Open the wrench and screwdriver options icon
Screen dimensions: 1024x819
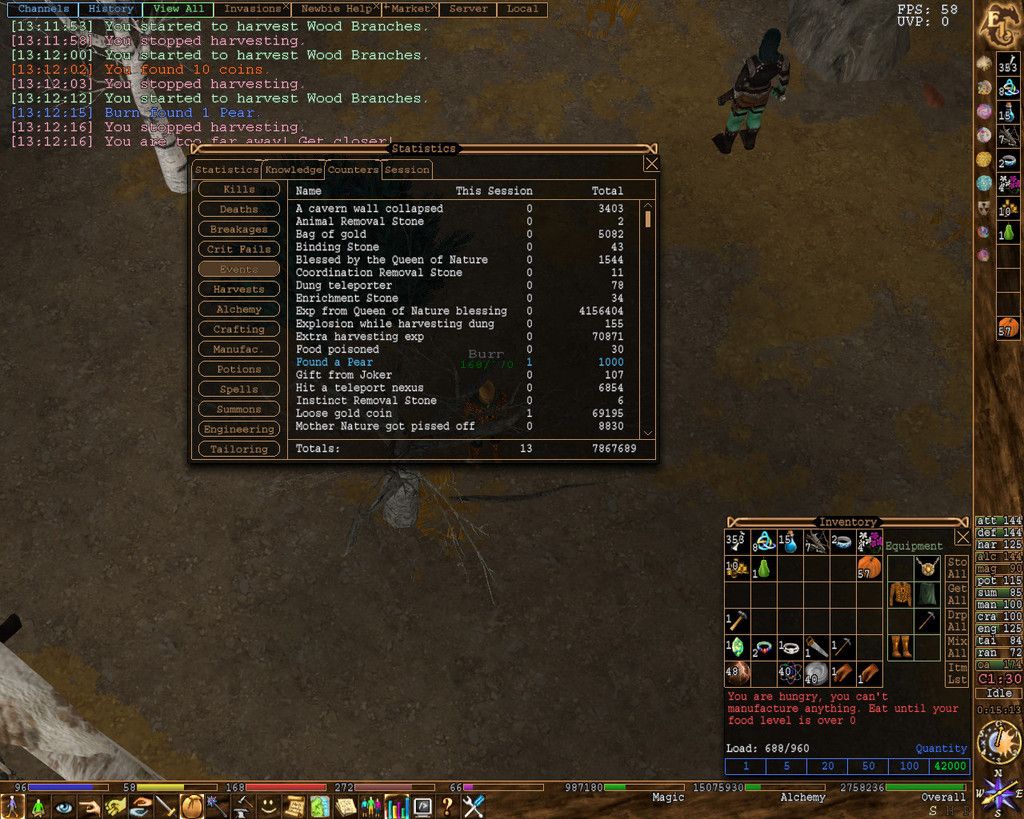[x=473, y=806]
